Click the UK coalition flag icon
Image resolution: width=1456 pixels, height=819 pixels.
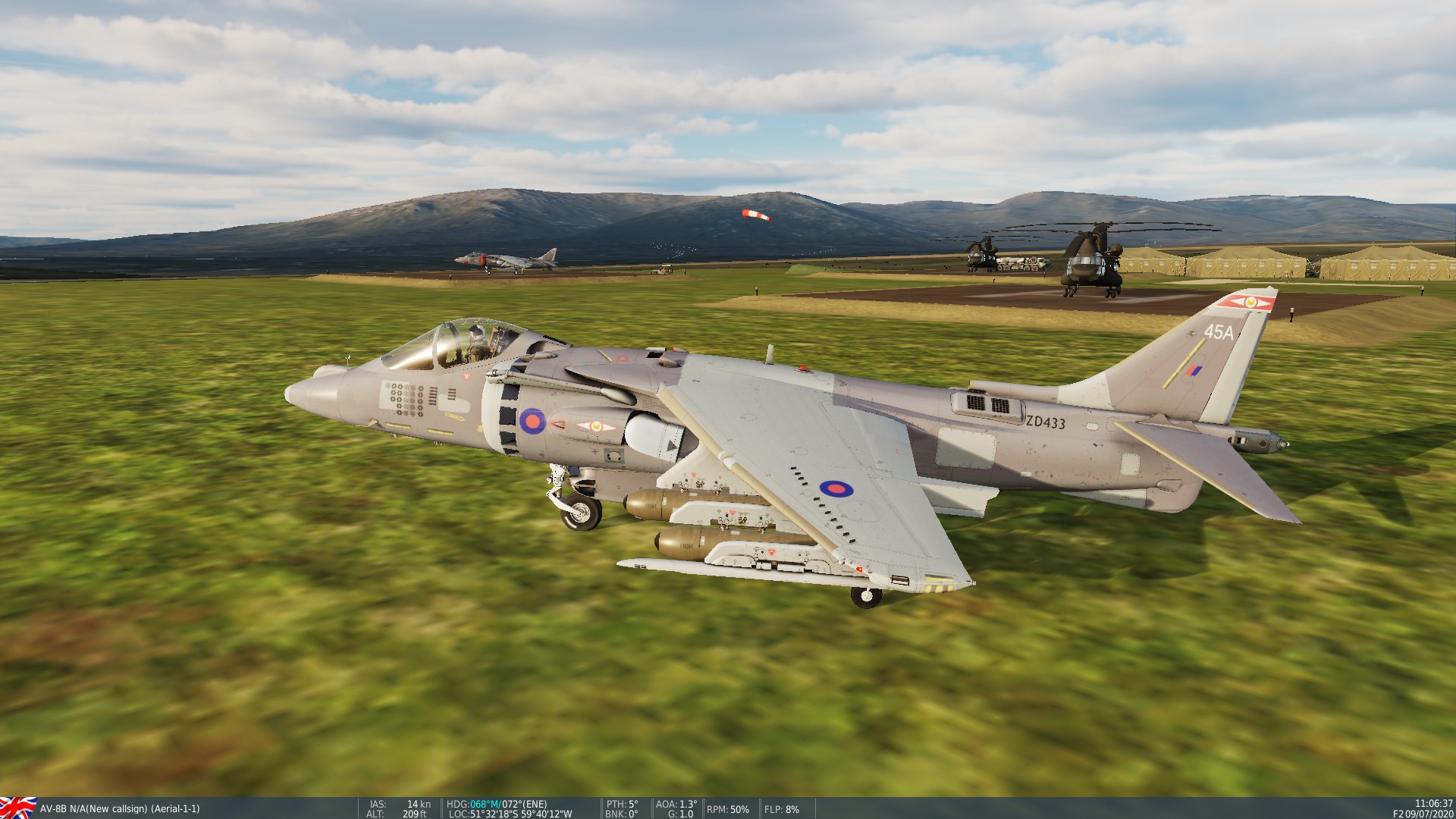coord(19,808)
